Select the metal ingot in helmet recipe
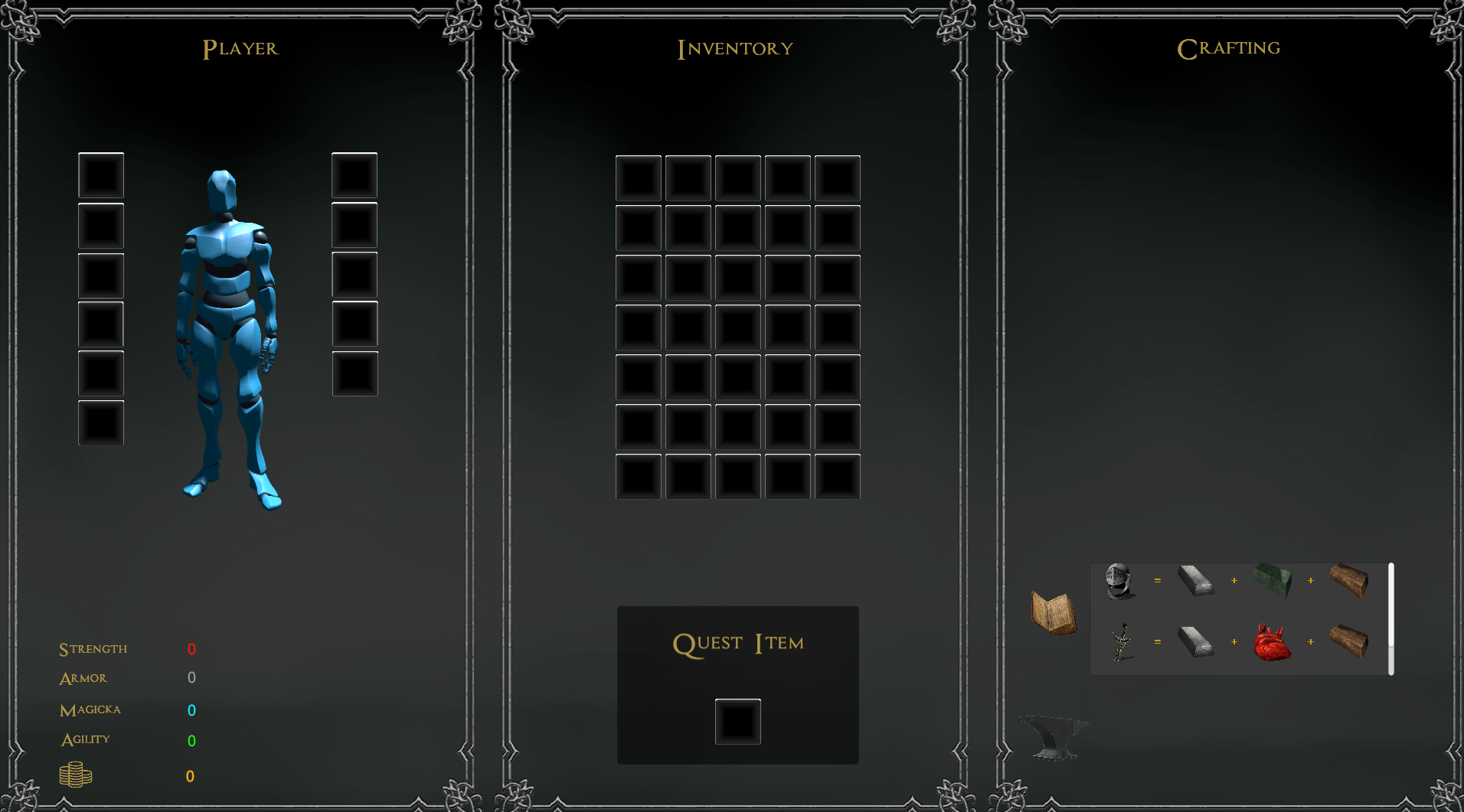1464x812 pixels. click(1195, 581)
